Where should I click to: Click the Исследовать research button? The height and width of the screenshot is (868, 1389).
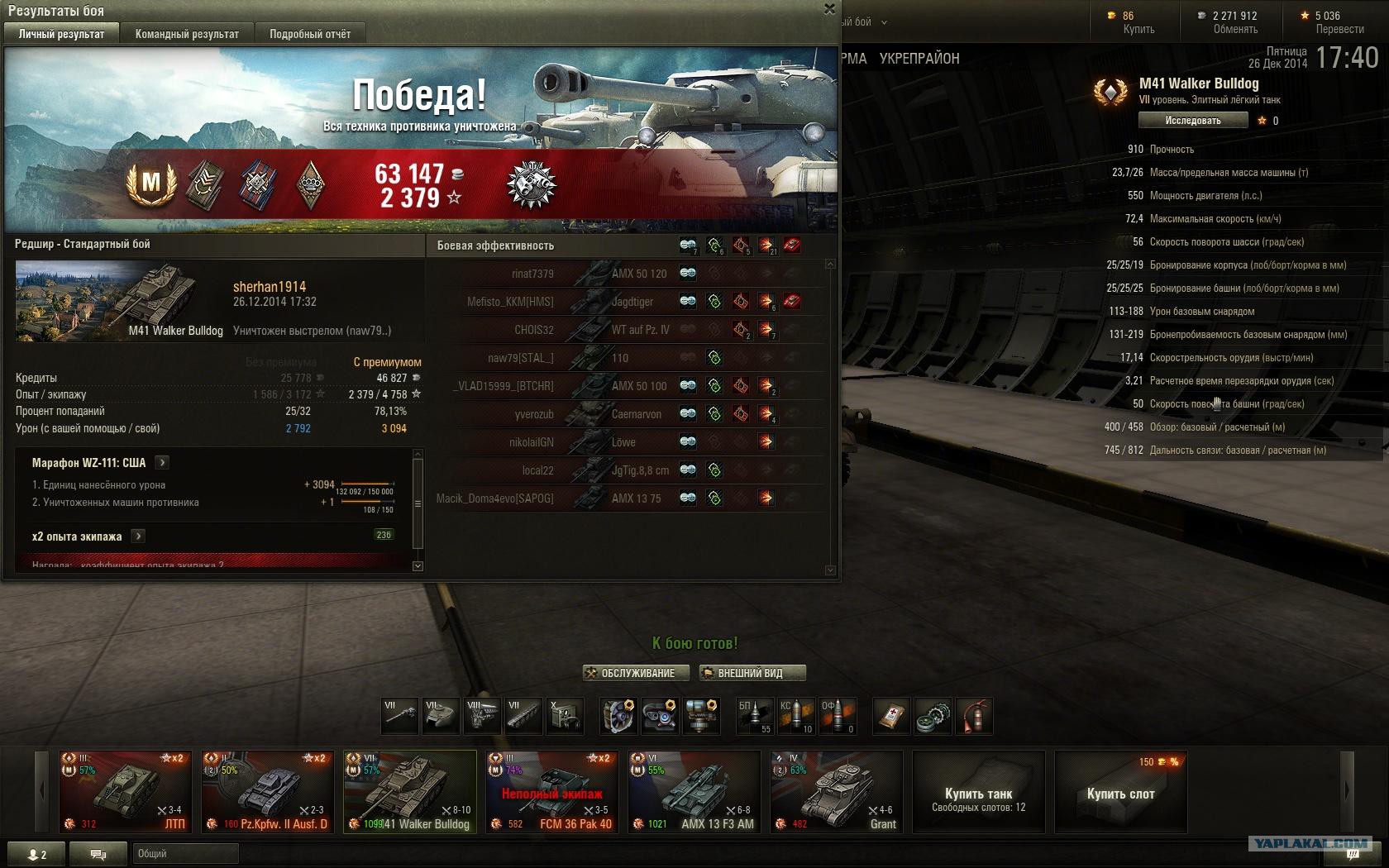(x=1192, y=121)
